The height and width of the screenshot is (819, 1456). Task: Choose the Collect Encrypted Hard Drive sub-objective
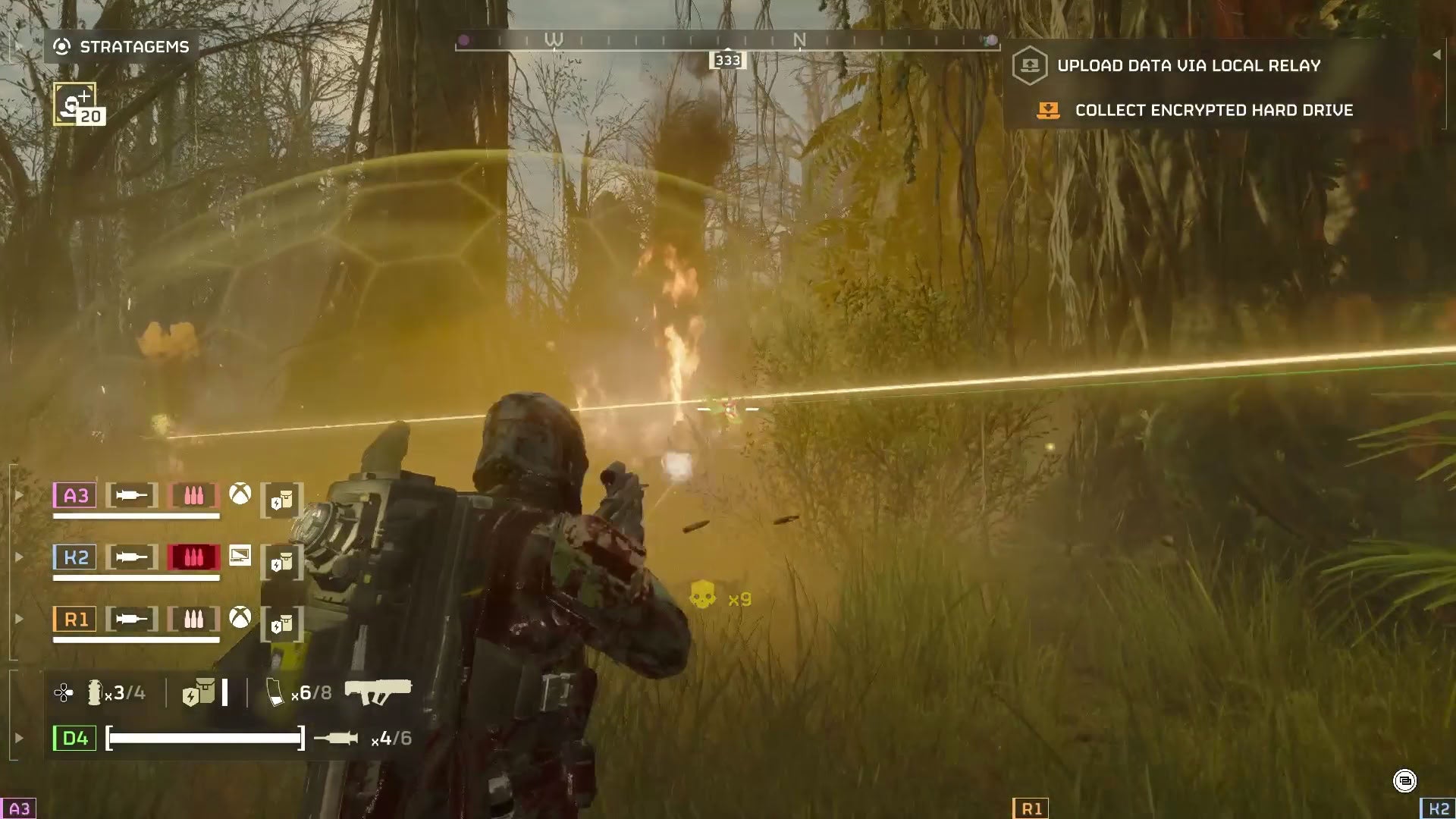[1213, 111]
